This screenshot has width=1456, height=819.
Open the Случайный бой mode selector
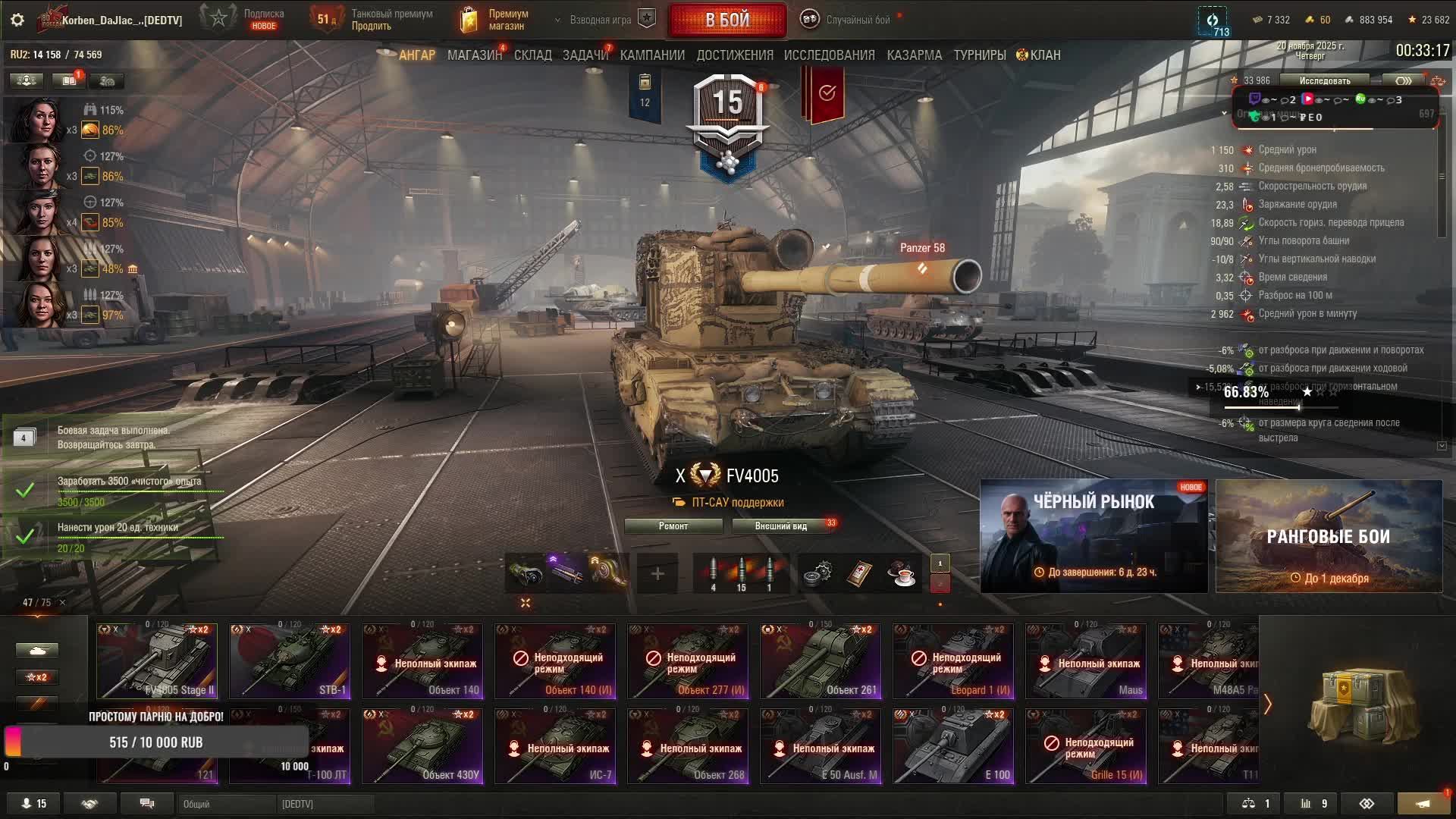point(849,20)
